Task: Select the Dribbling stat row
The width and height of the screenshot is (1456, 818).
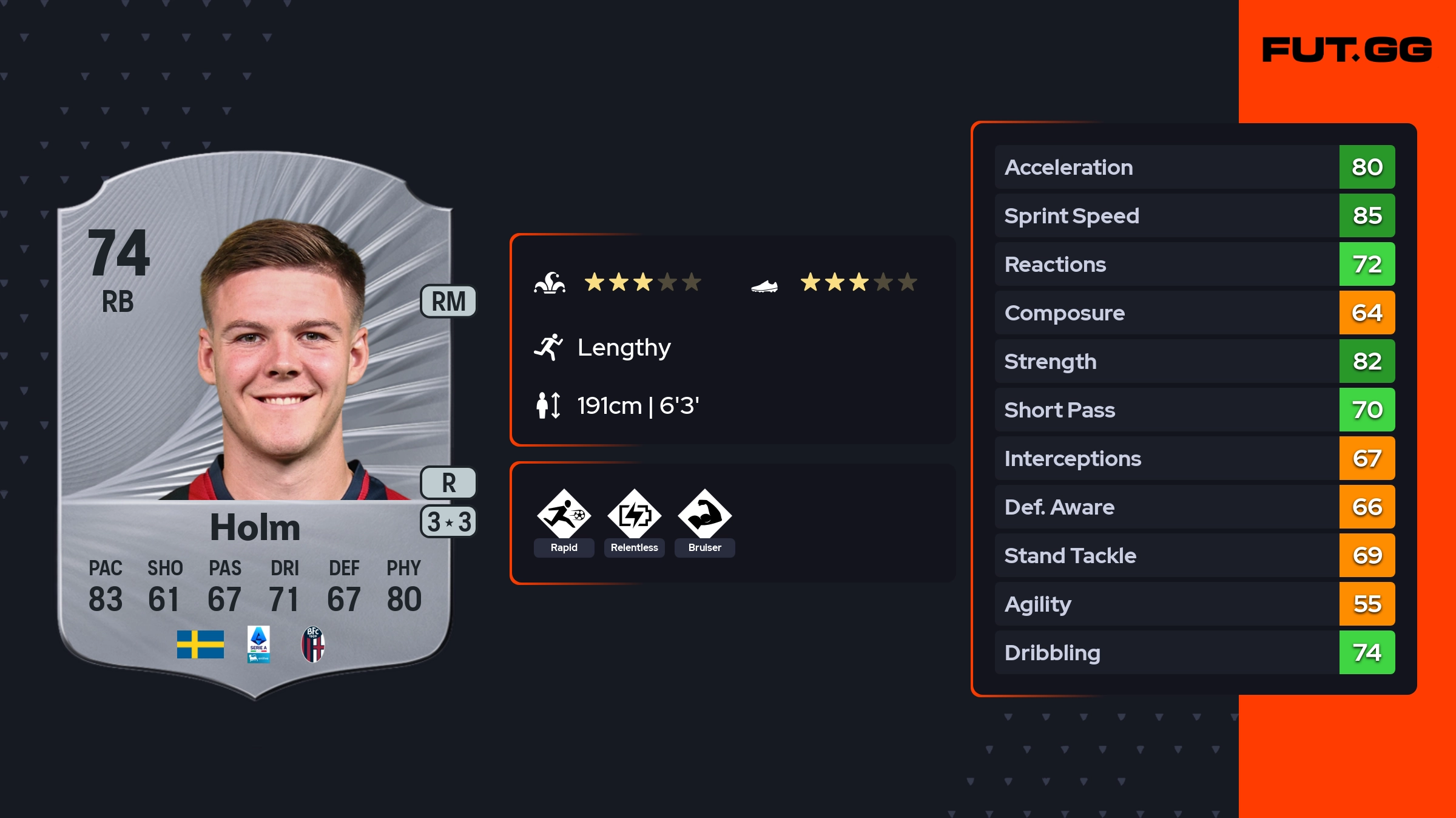Action: click(x=1194, y=652)
